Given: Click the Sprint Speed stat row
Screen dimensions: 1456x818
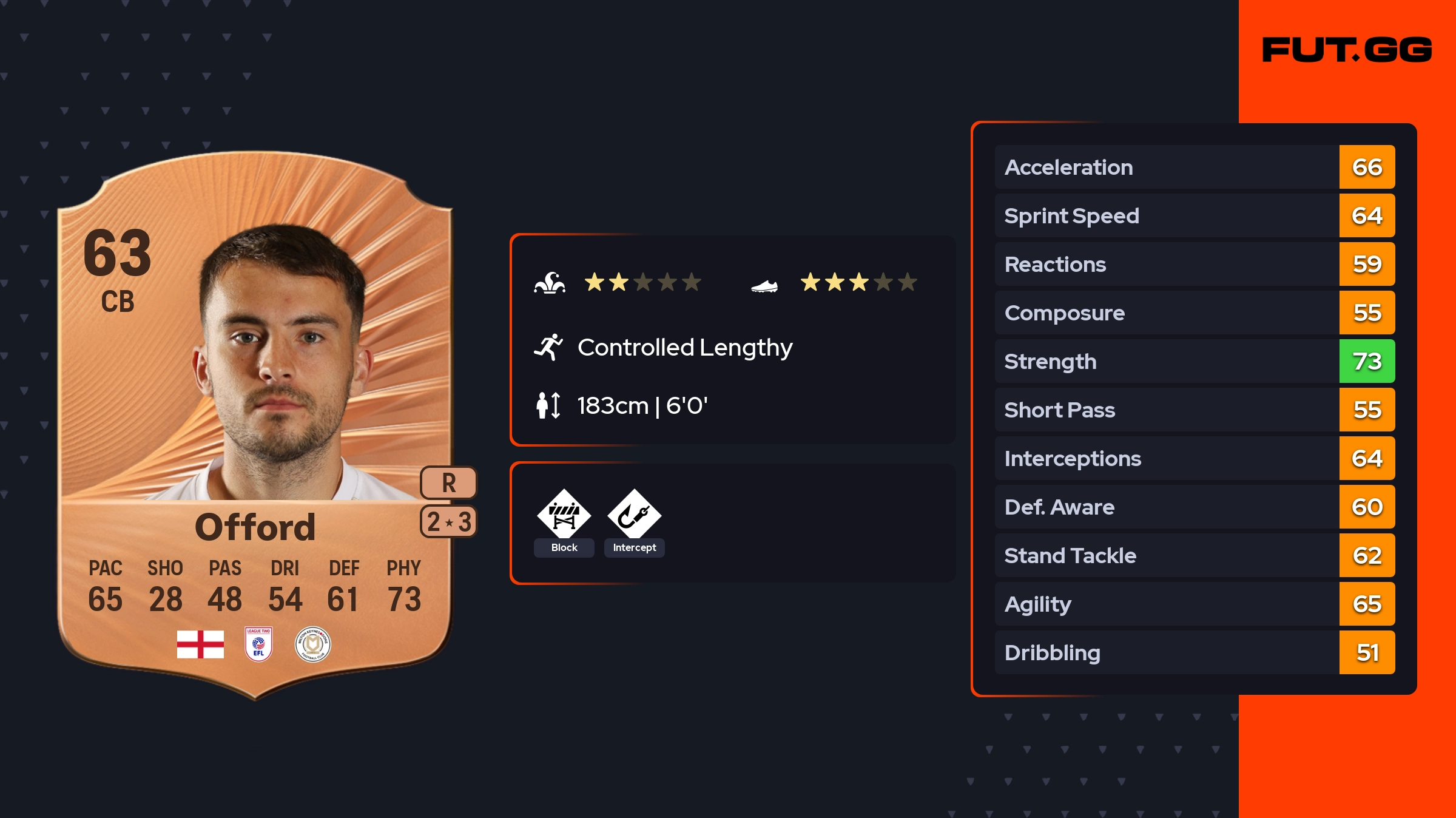Looking at the screenshot, I should click(x=1194, y=215).
